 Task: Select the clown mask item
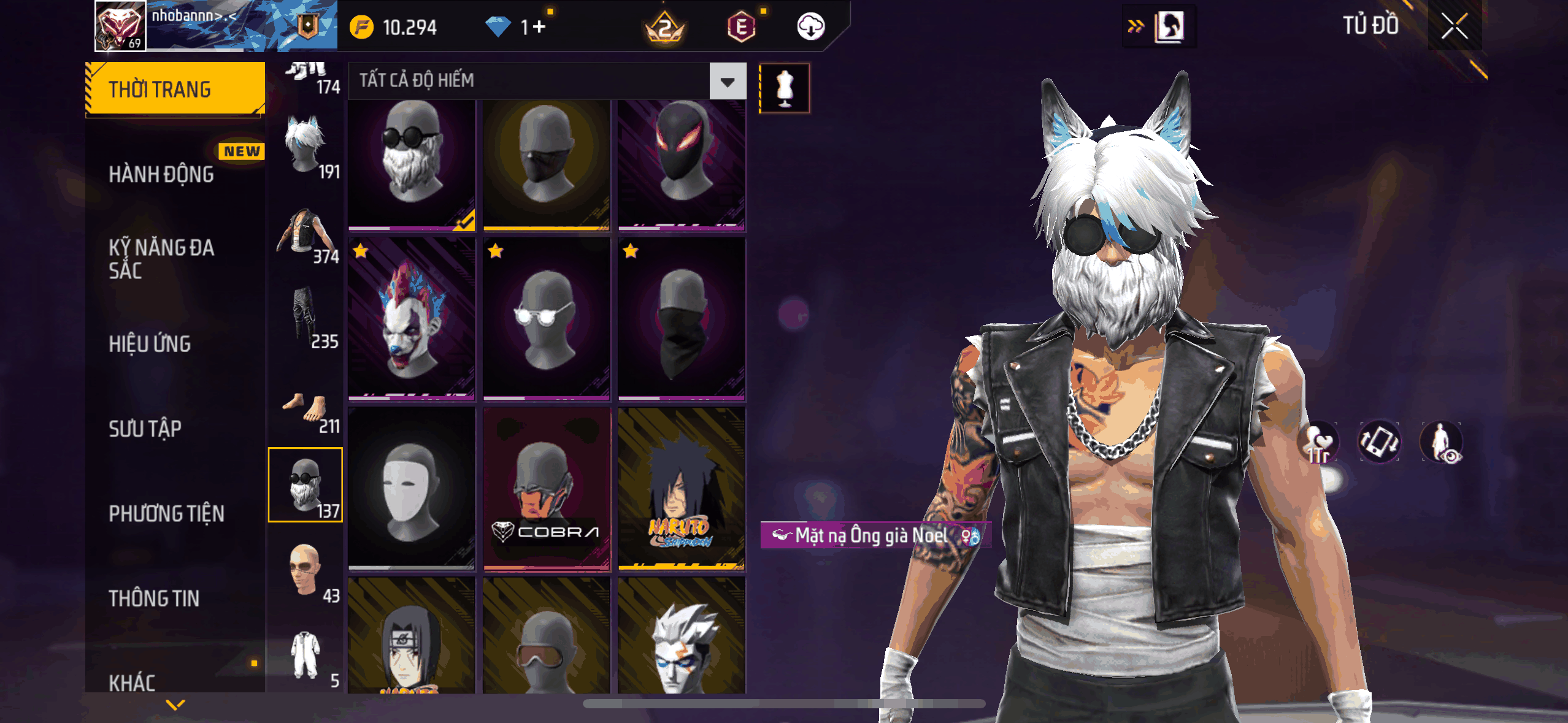pyautogui.click(x=412, y=319)
